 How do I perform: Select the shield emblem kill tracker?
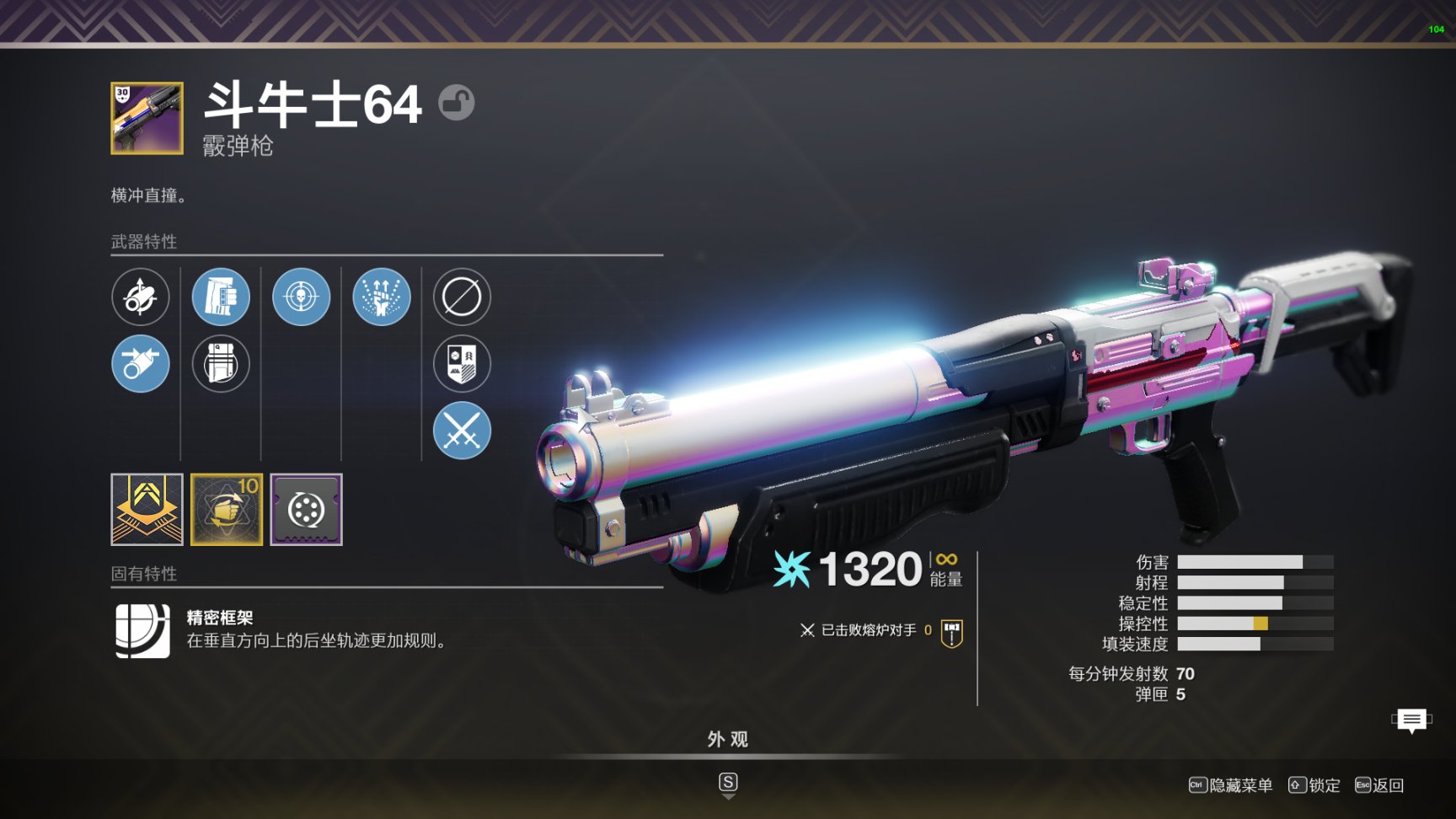click(462, 364)
